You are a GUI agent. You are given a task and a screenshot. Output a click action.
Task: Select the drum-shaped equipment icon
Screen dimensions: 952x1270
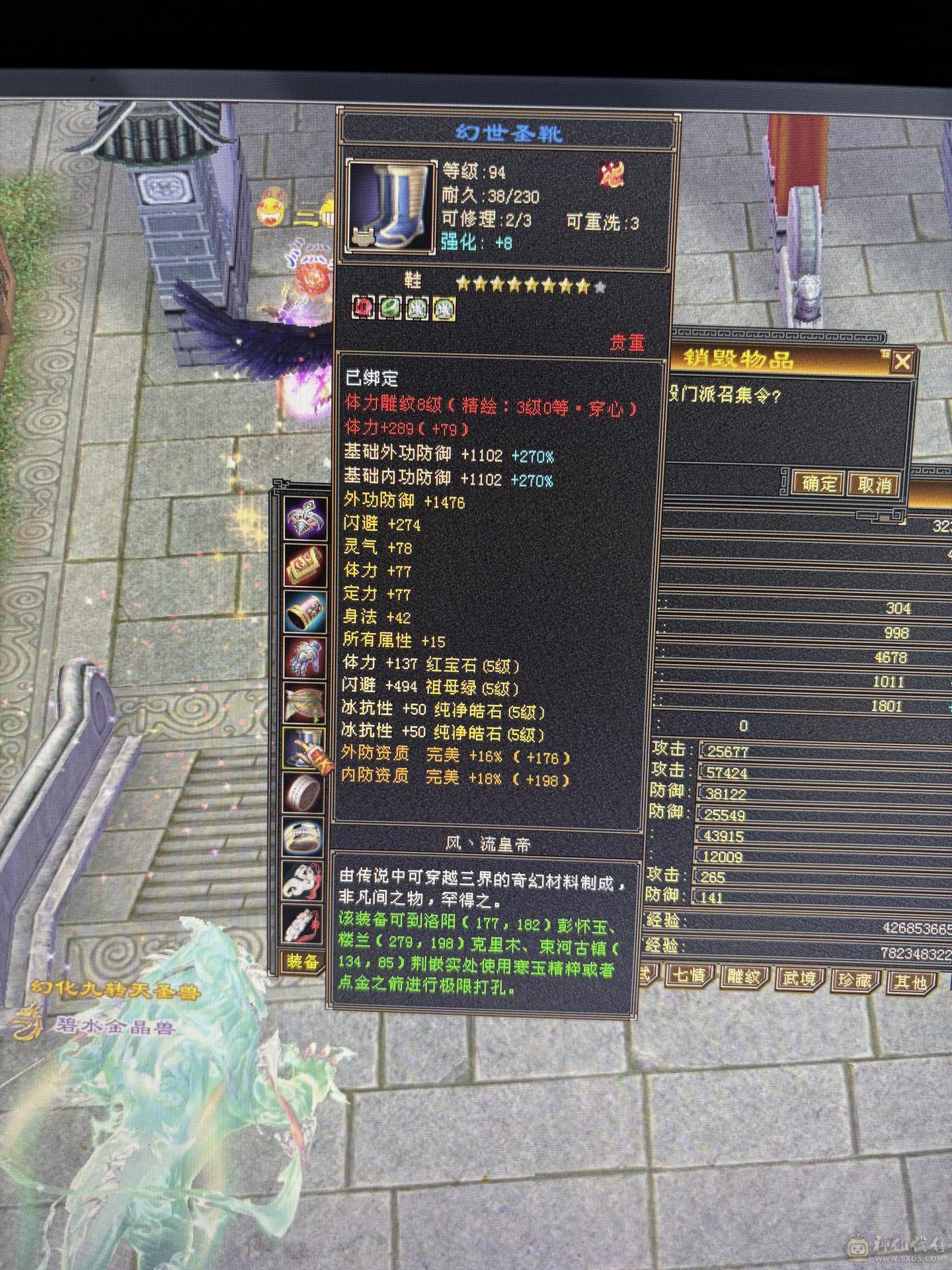pyautogui.click(x=304, y=609)
